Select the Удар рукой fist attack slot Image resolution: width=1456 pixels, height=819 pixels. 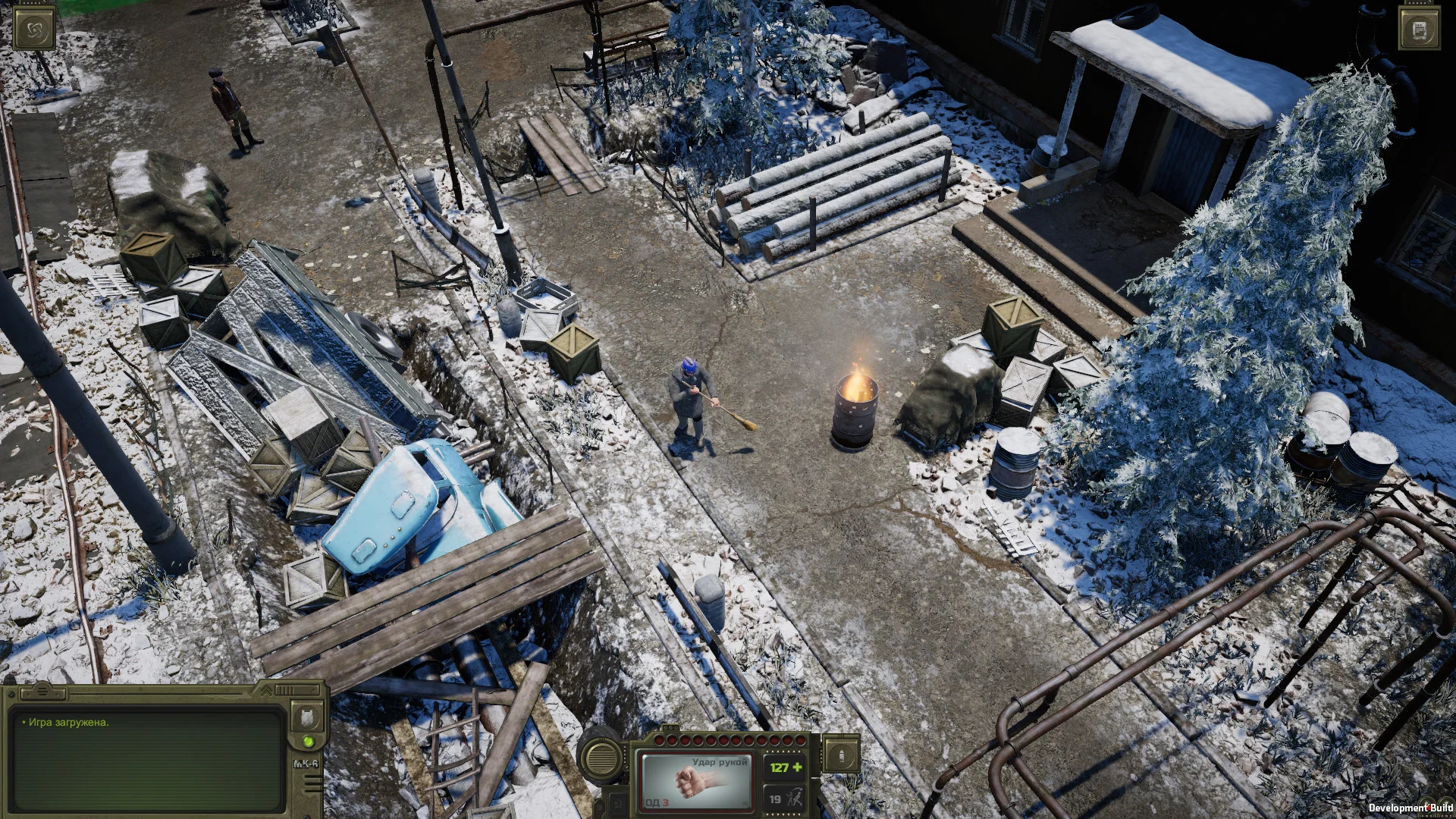696,781
